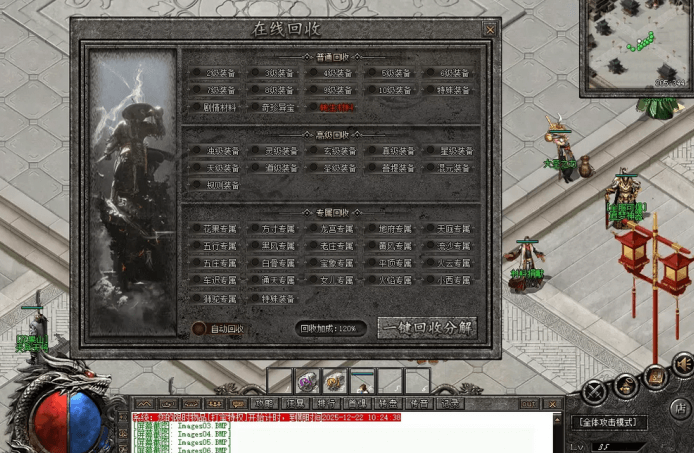Close the 在线回收 recycling window
The height and width of the screenshot is (453, 694).
pos(490,30)
